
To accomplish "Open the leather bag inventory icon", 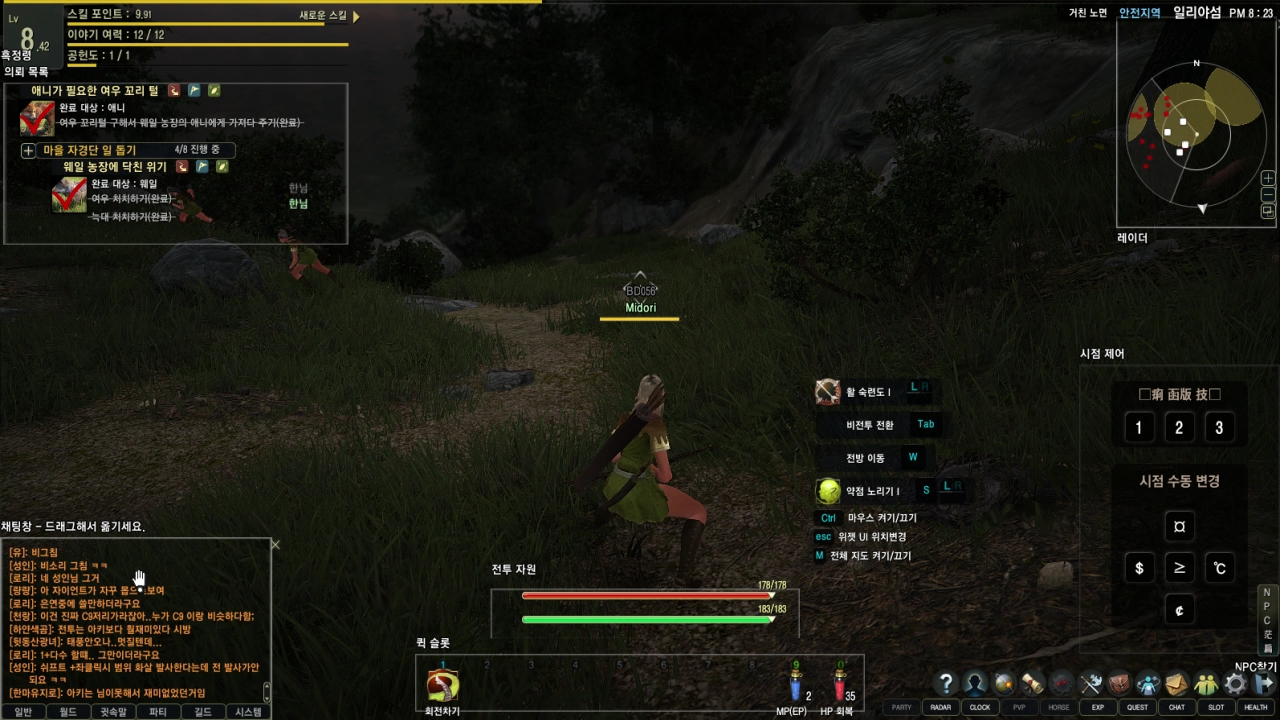I will [x=1119, y=684].
